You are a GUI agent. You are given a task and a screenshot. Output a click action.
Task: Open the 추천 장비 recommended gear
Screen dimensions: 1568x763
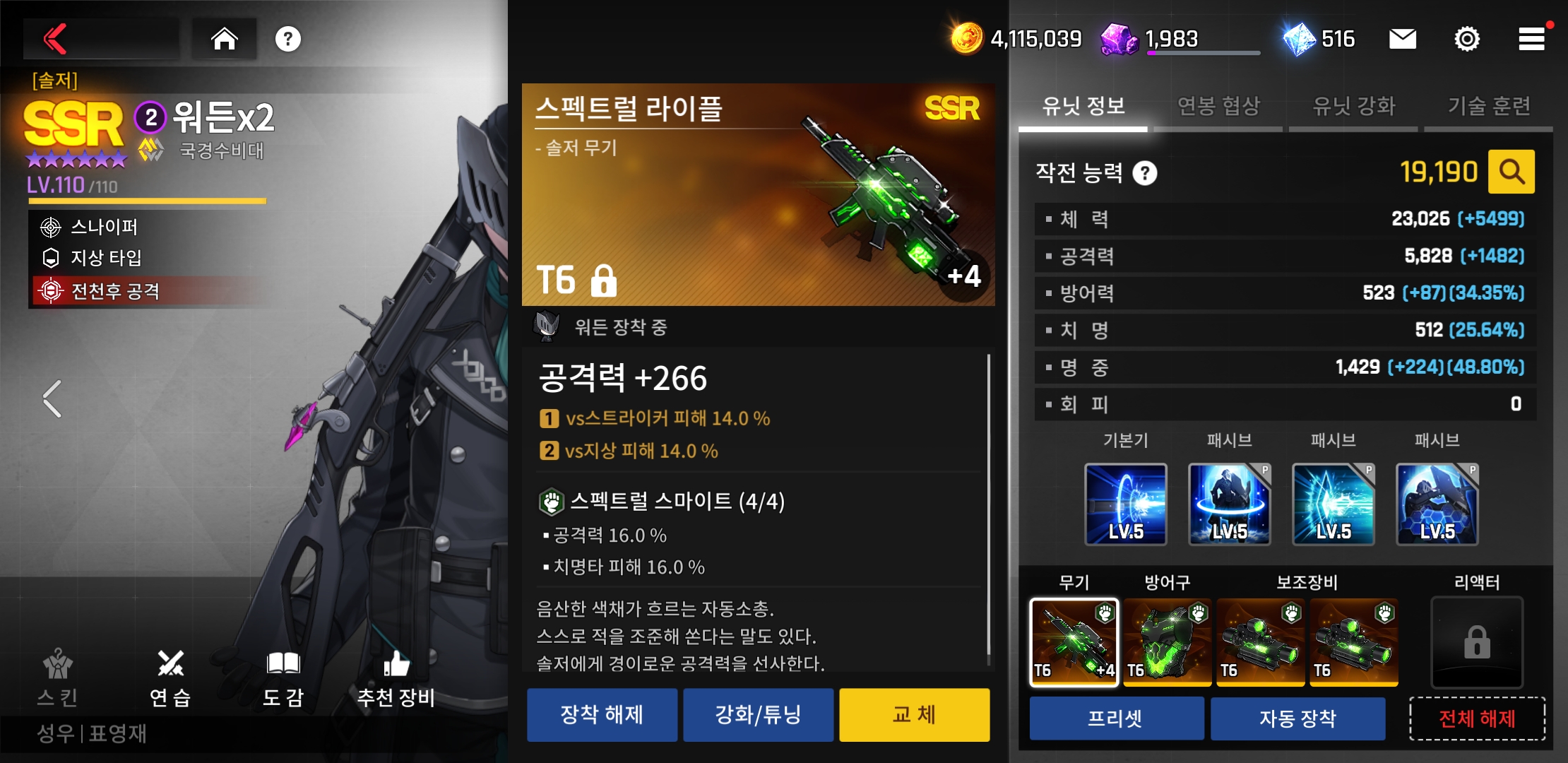click(396, 678)
